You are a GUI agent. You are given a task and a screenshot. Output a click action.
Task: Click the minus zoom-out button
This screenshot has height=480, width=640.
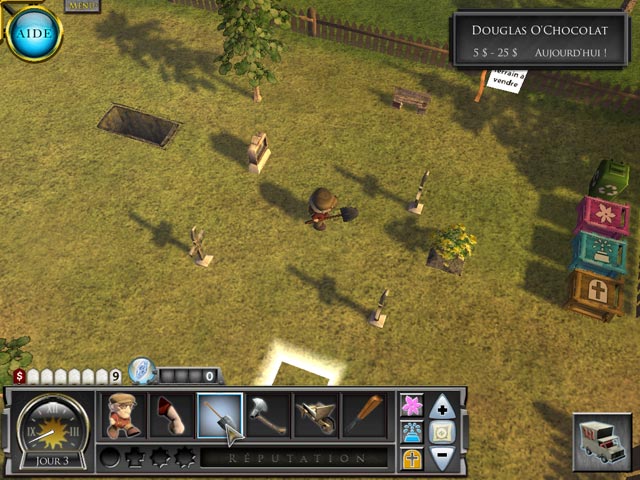[x=442, y=458]
